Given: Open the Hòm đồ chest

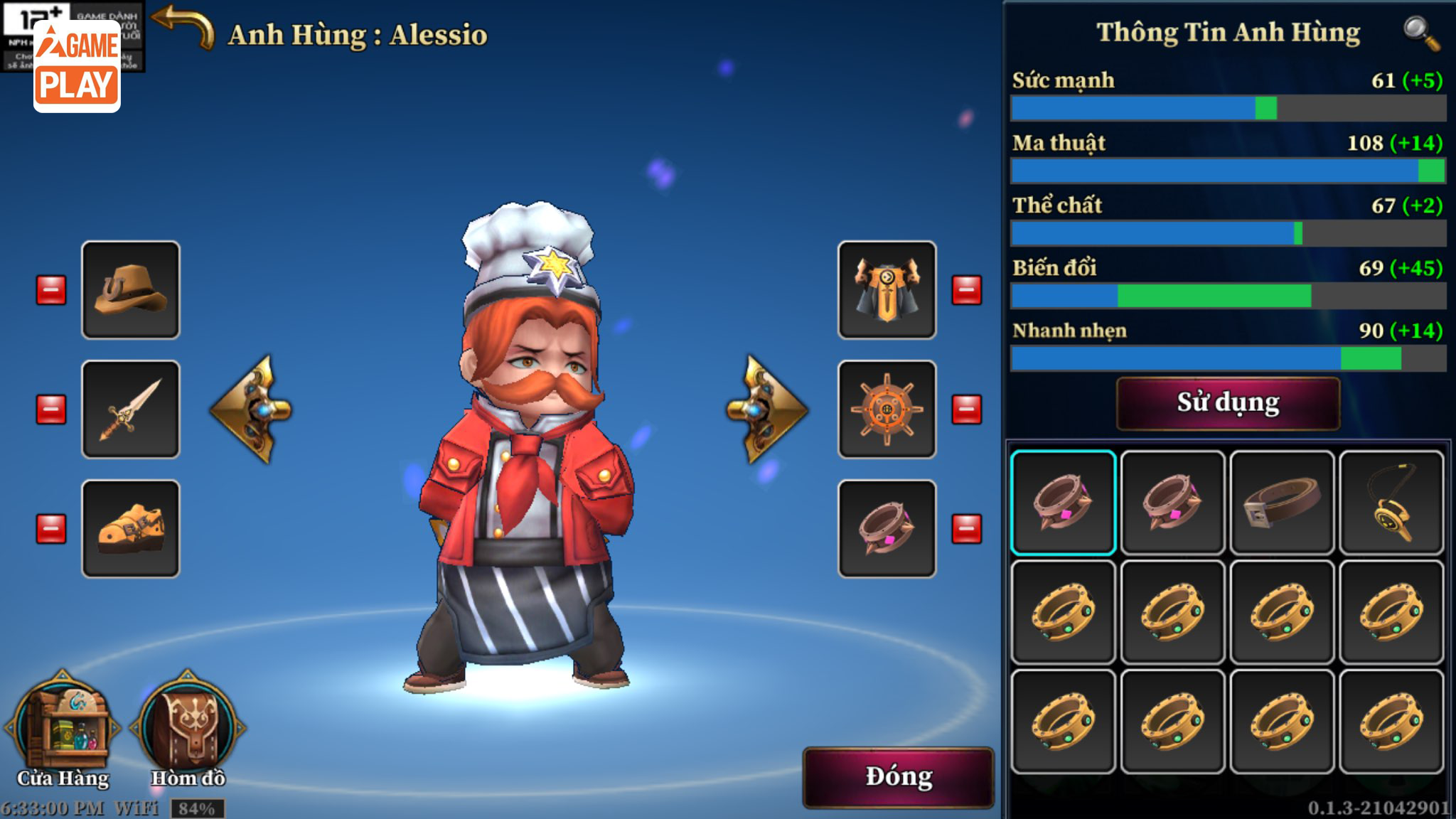Looking at the screenshot, I should (x=188, y=729).
